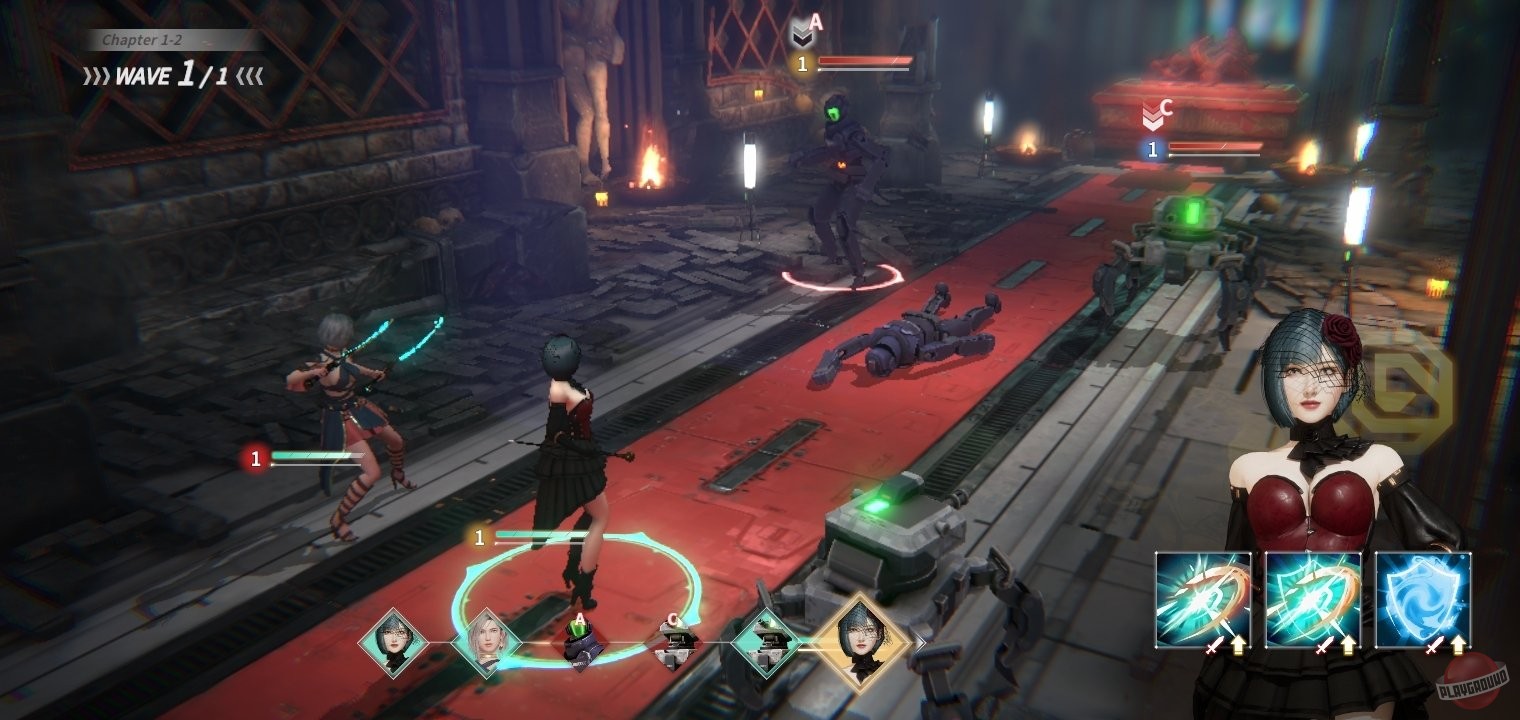Screen dimensions: 1520x720
Task: Click enemy A's red health bar
Action: coord(865,61)
